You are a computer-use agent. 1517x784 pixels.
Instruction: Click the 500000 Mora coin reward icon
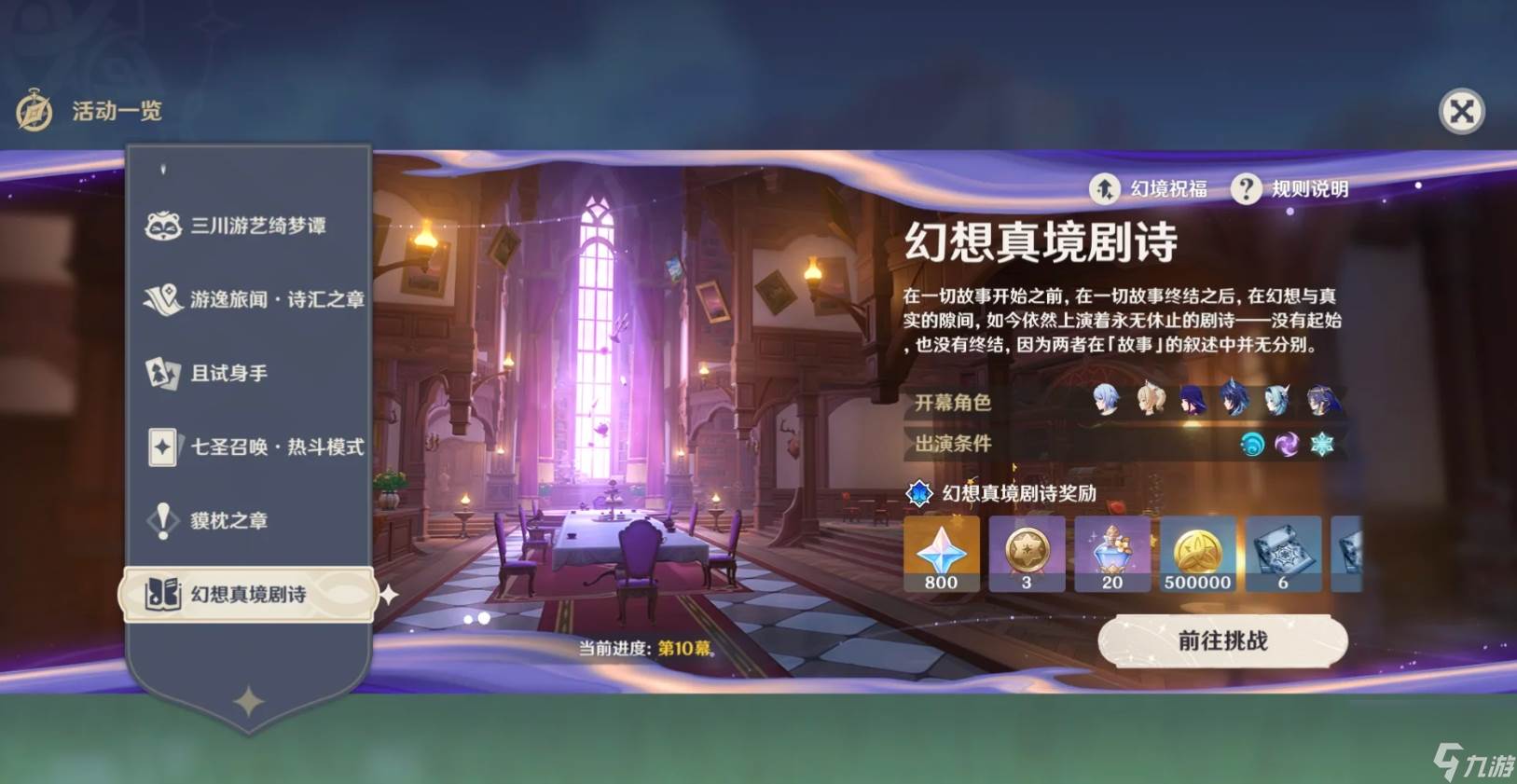(1198, 550)
